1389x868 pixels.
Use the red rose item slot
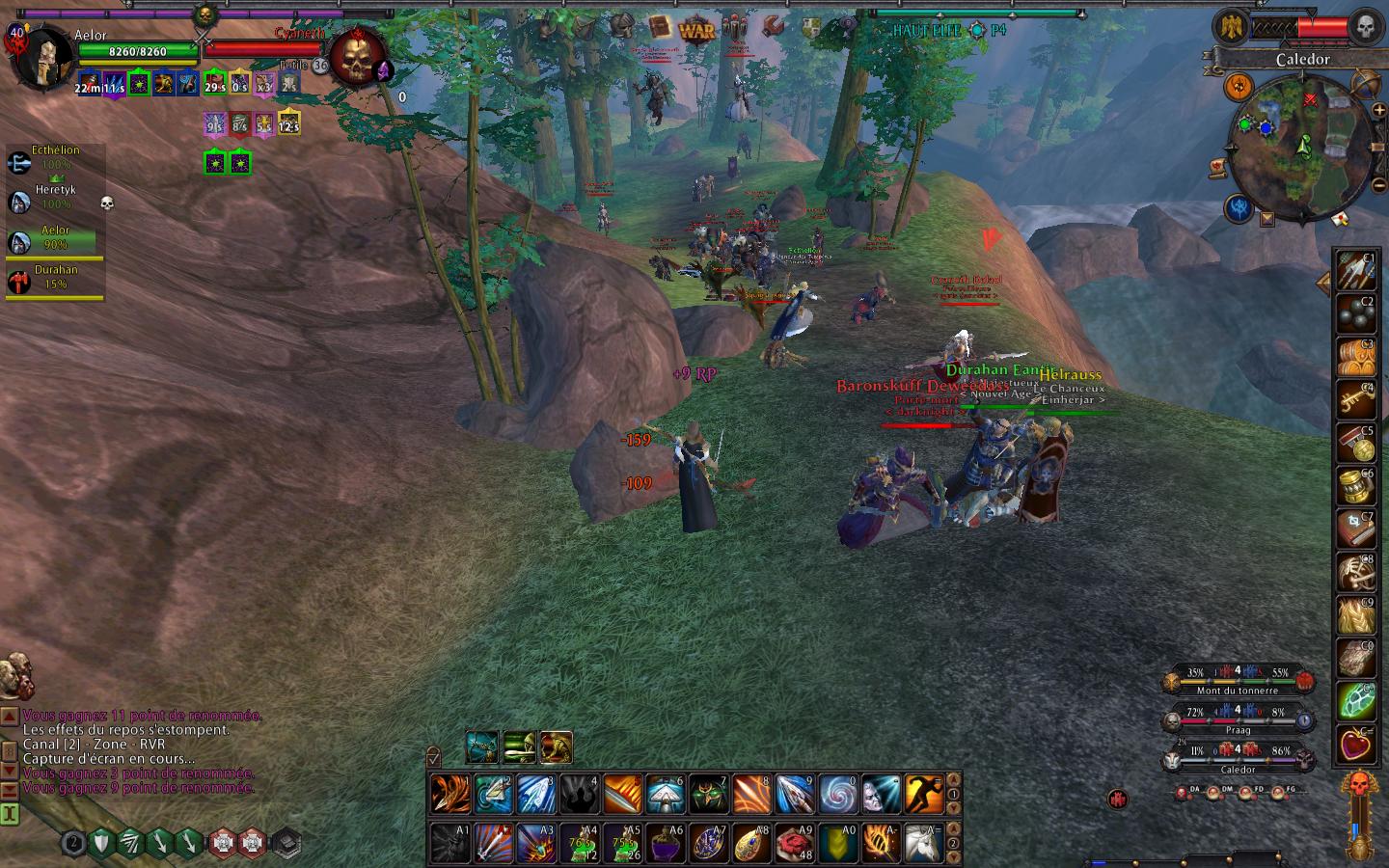[x=795, y=843]
